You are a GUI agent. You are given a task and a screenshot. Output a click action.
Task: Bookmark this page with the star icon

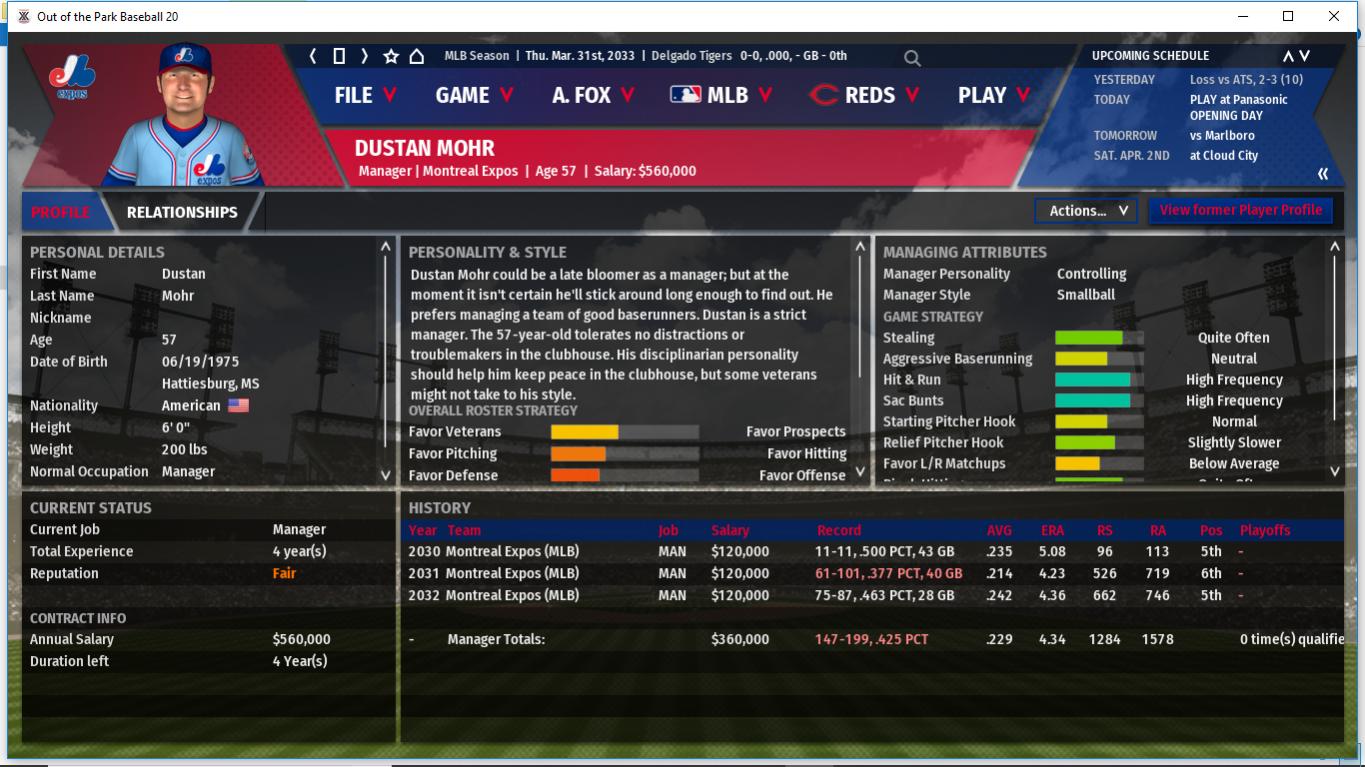(391, 56)
